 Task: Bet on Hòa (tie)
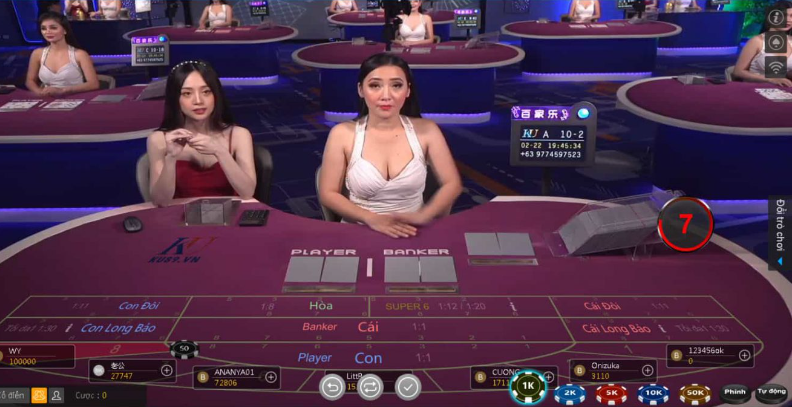[x=320, y=306]
